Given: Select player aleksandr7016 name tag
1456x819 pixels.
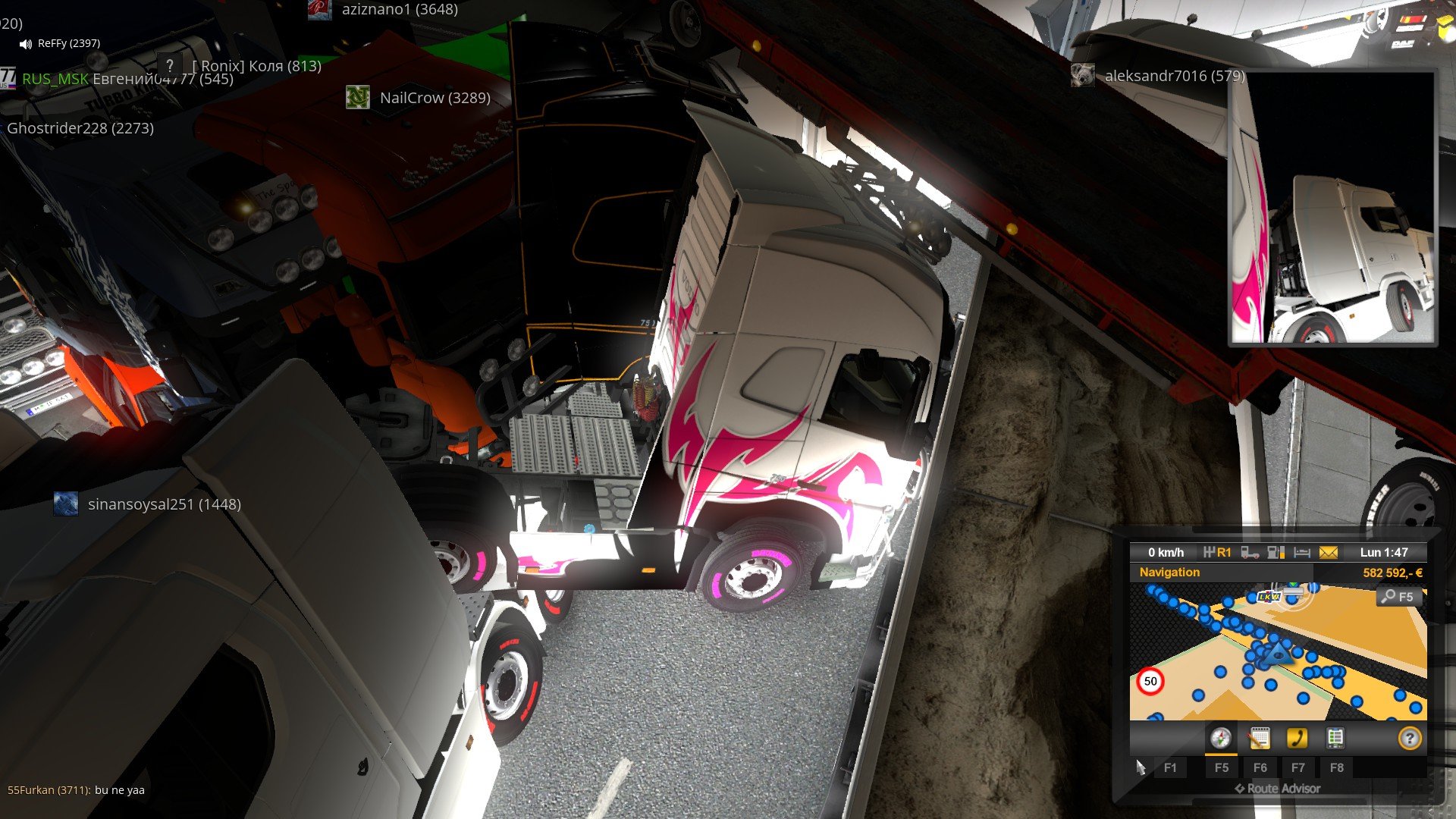Looking at the screenshot, I should [x=1174, y=76].
